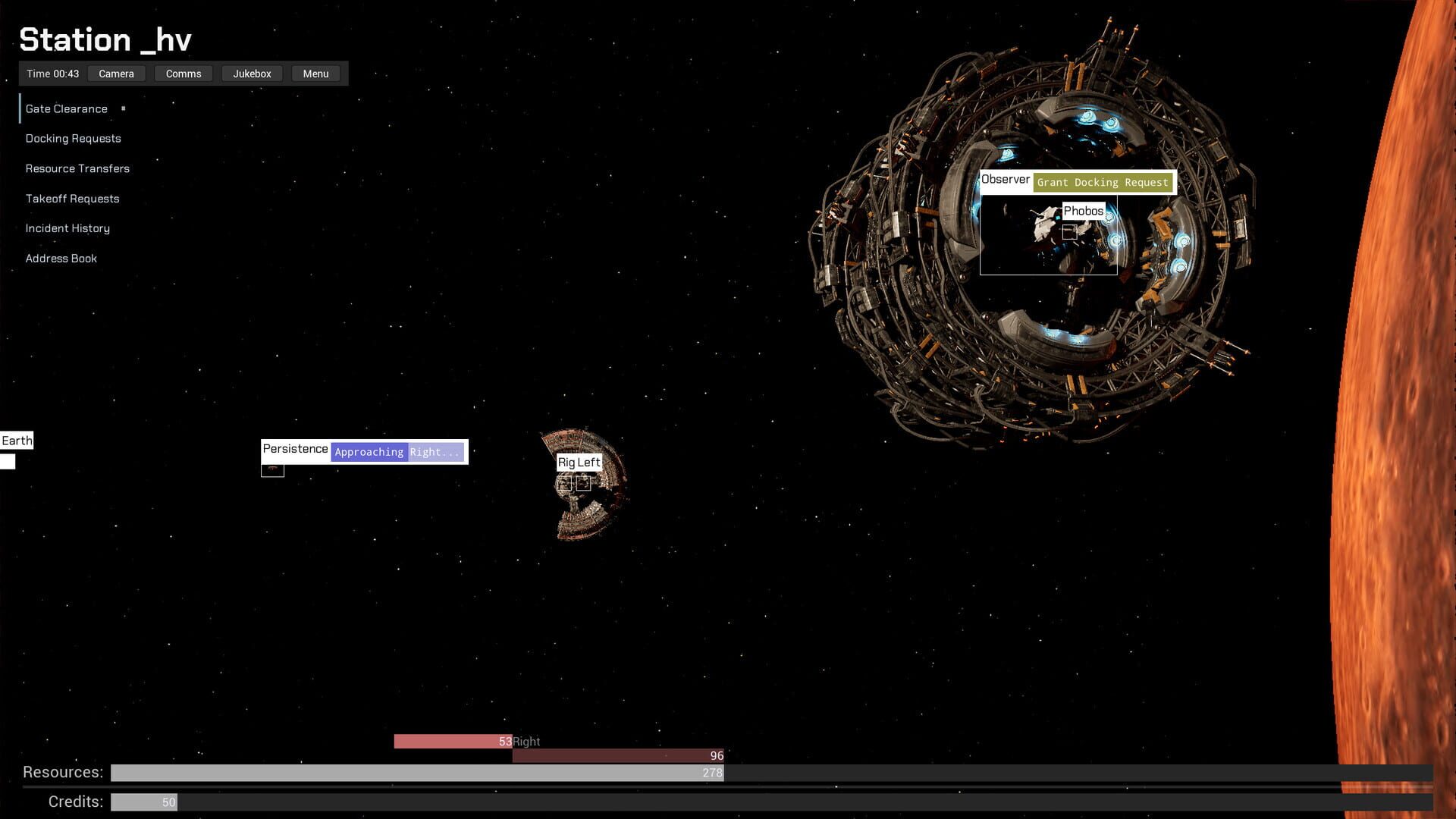
Task: Click the indicator square next to Gate Clearance
Action: pos(124,108)
